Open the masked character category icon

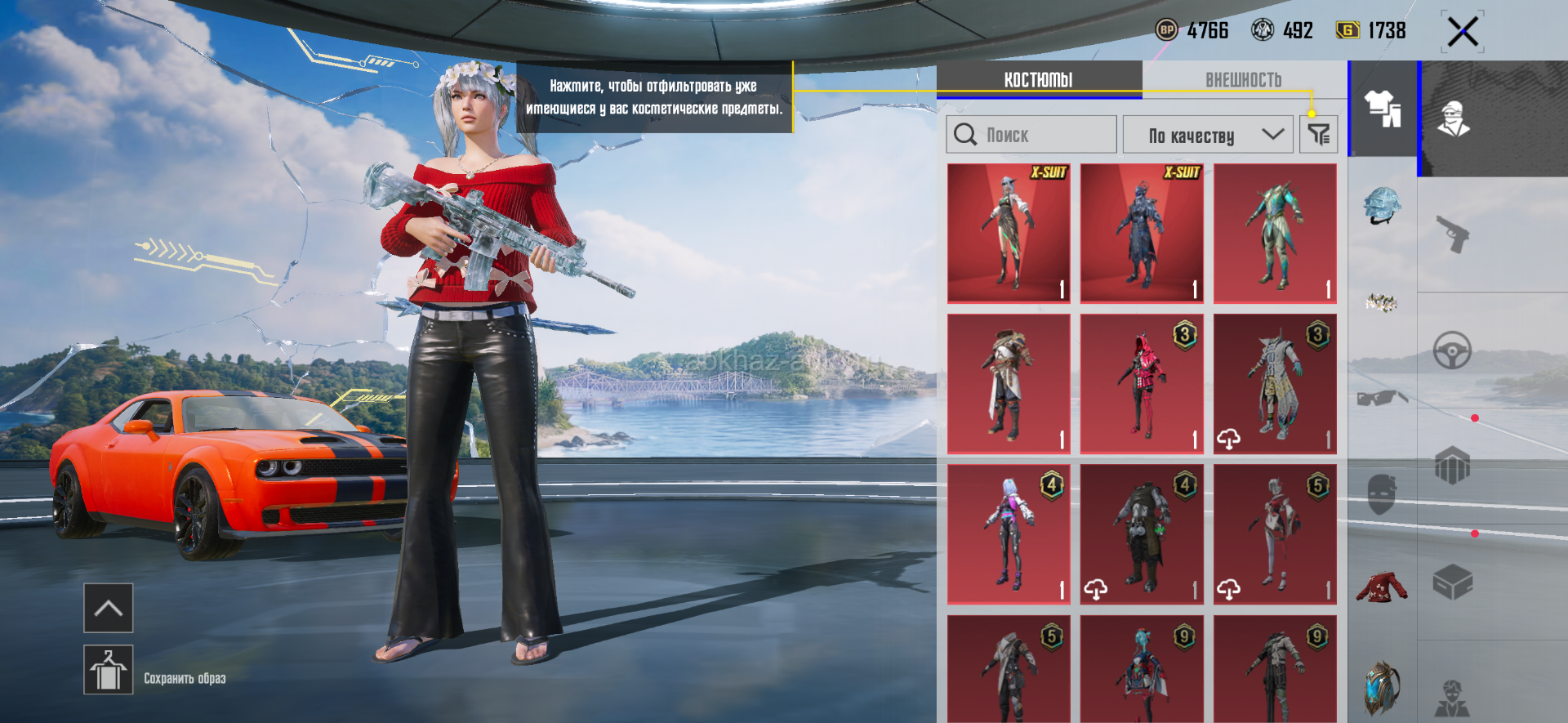tap(1454, 119)
